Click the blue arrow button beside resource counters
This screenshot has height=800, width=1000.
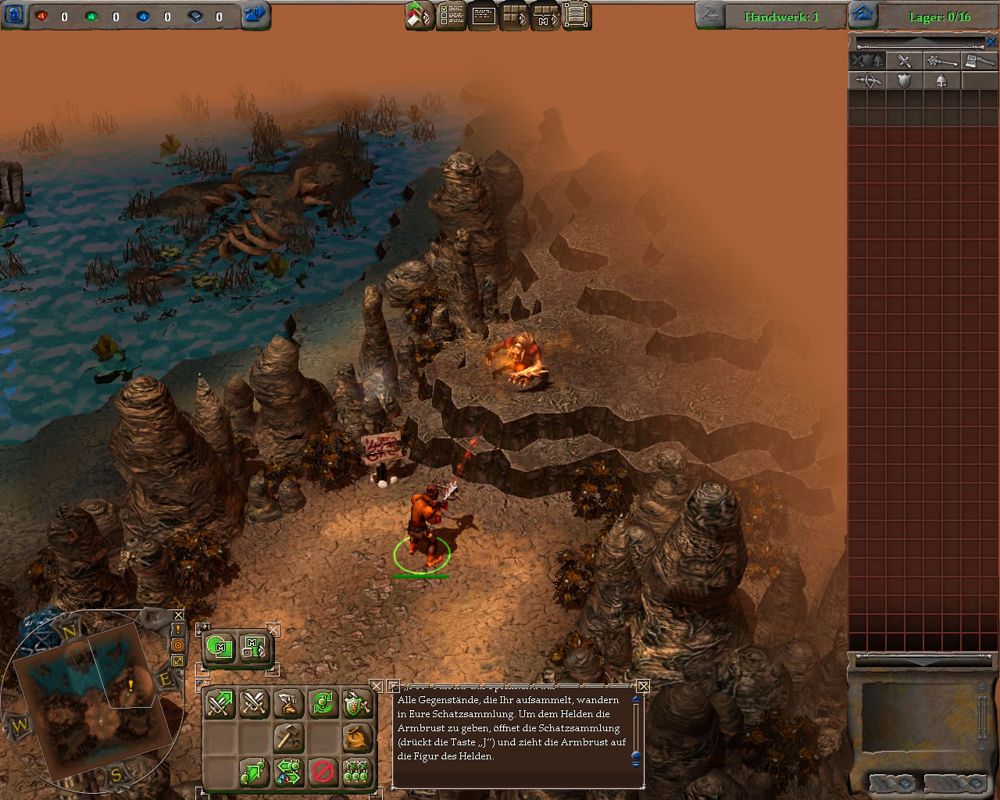point(256,15)
